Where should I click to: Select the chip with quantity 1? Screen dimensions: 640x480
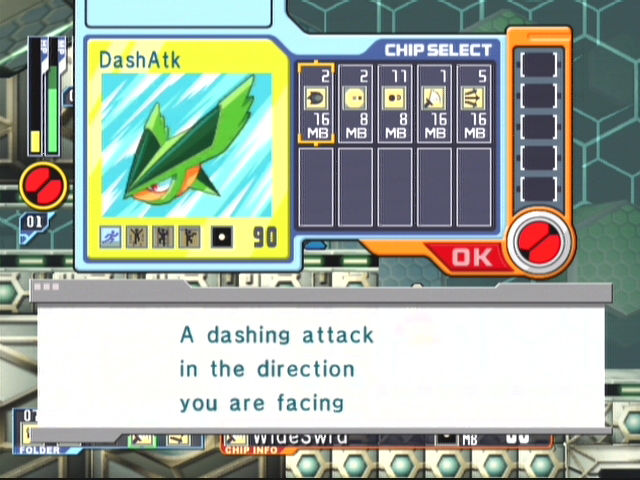click(x=434, y=101)
